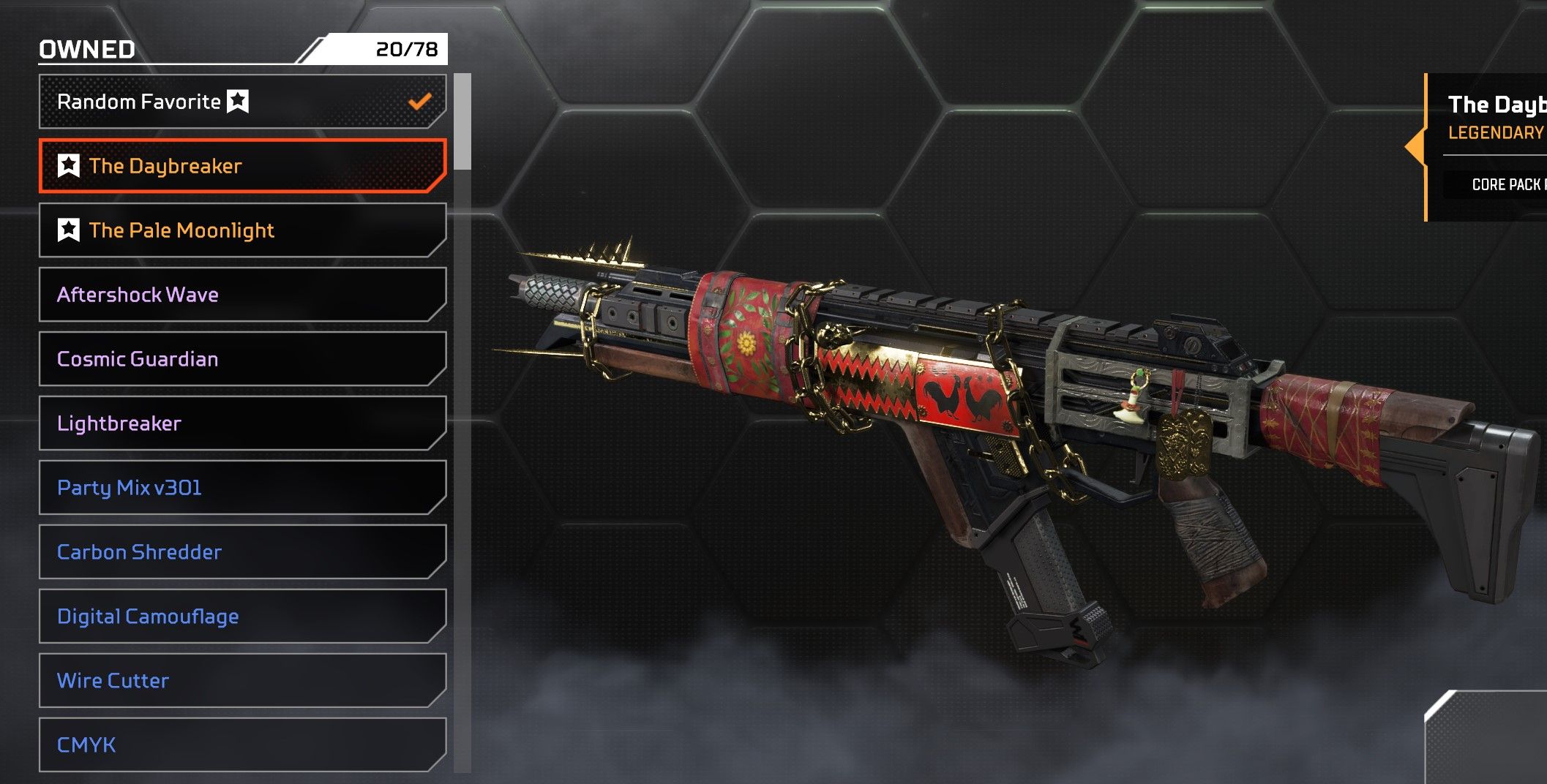Select the CMYK skin entry
Screen dimensions: 1547x784
[241, 745]
